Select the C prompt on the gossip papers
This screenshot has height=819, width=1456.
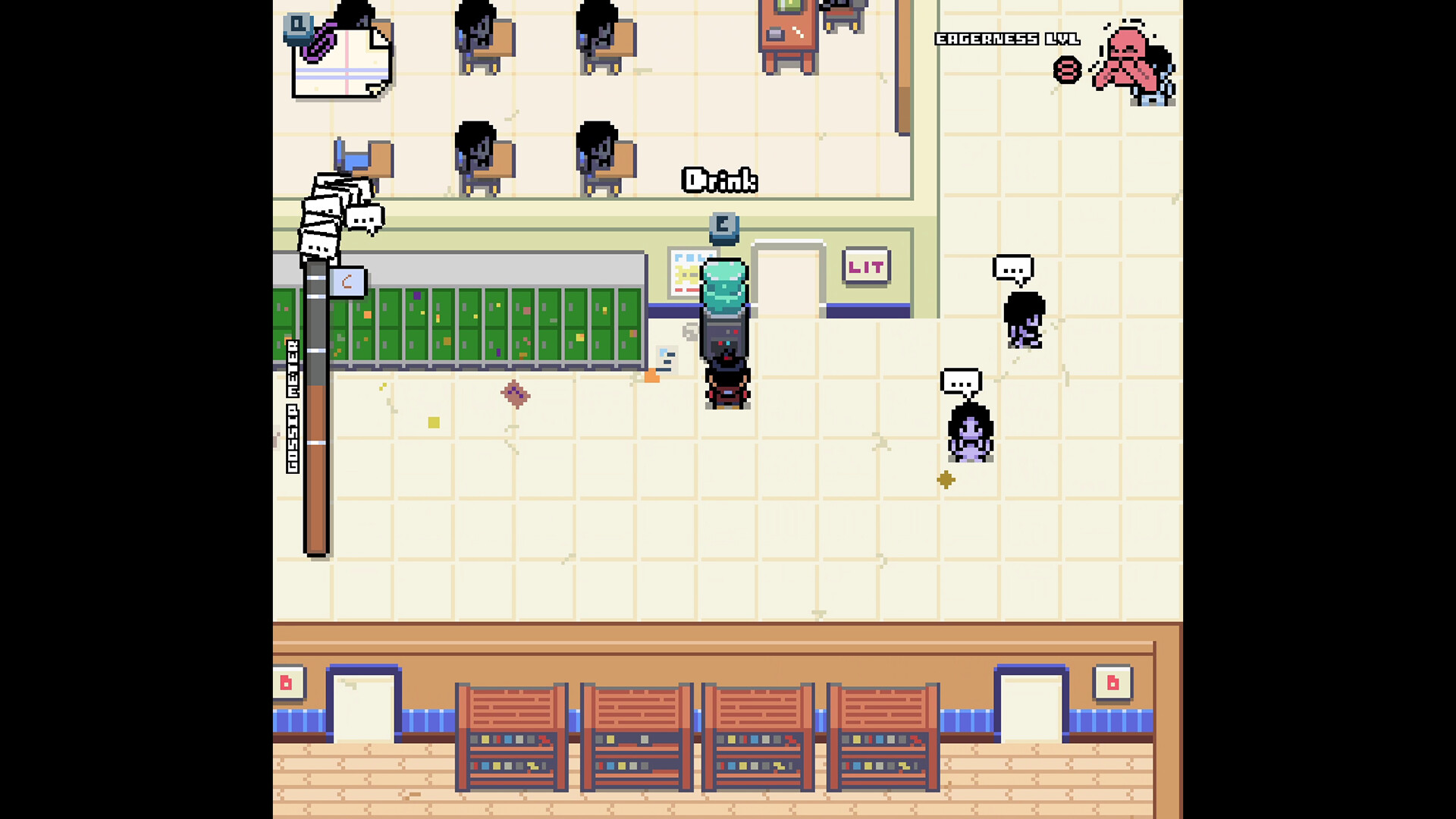(x=347, y=282)
